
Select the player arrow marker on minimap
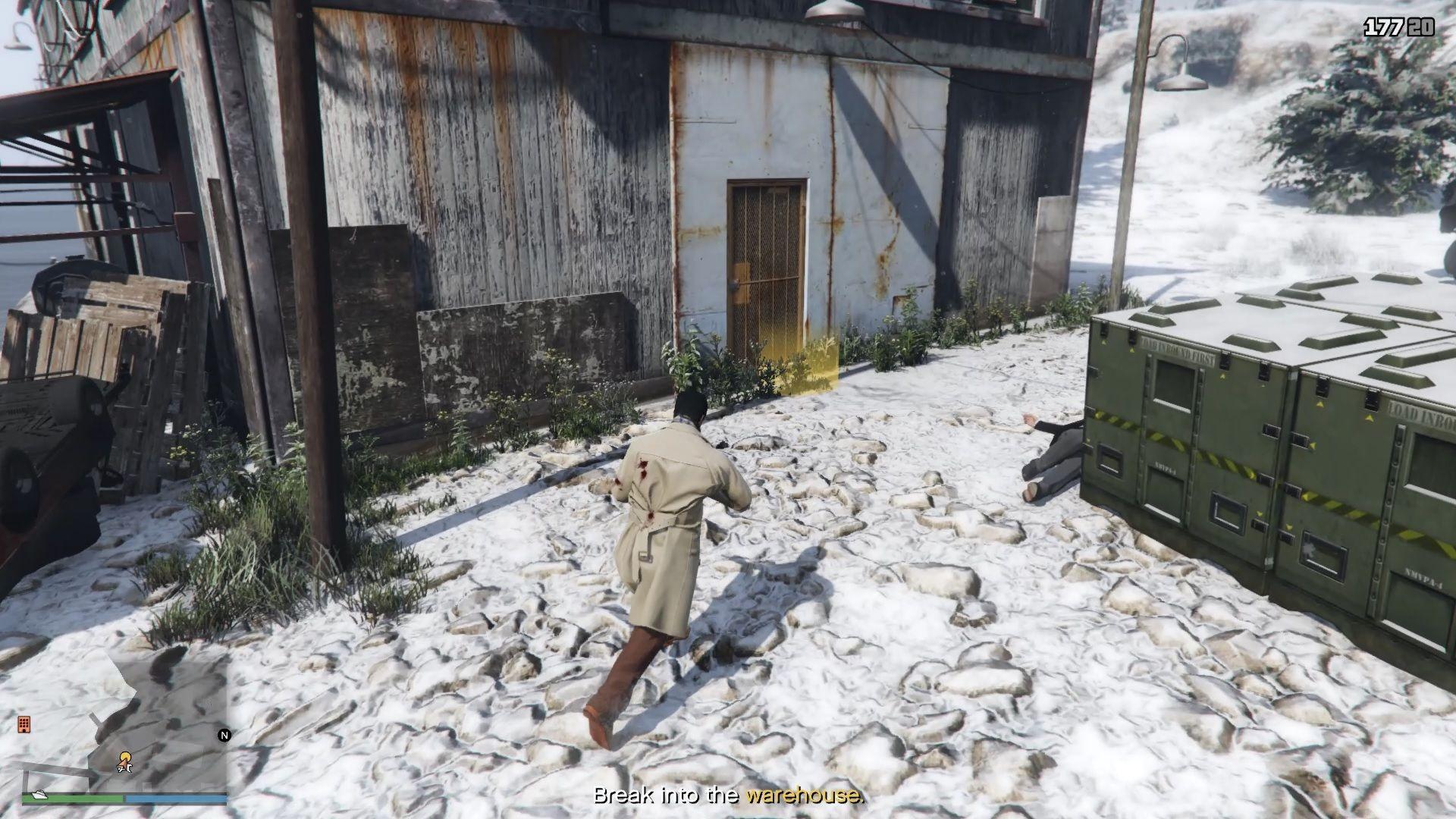(124, 764)
